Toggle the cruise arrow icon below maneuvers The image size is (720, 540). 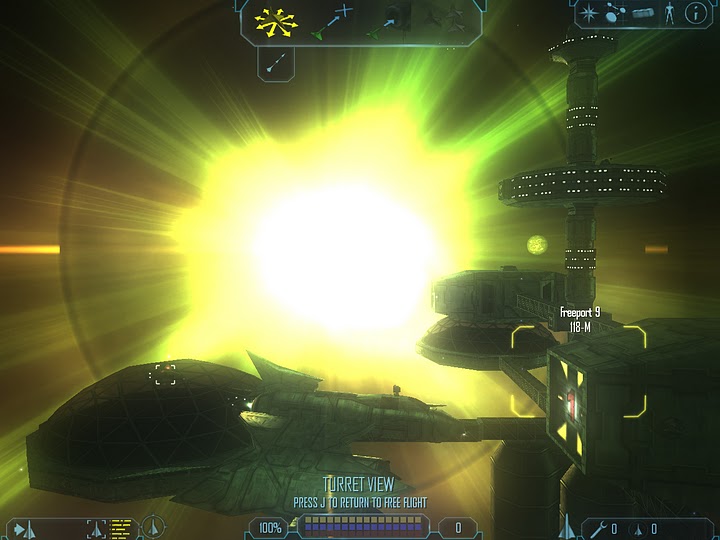pos(277,64)
